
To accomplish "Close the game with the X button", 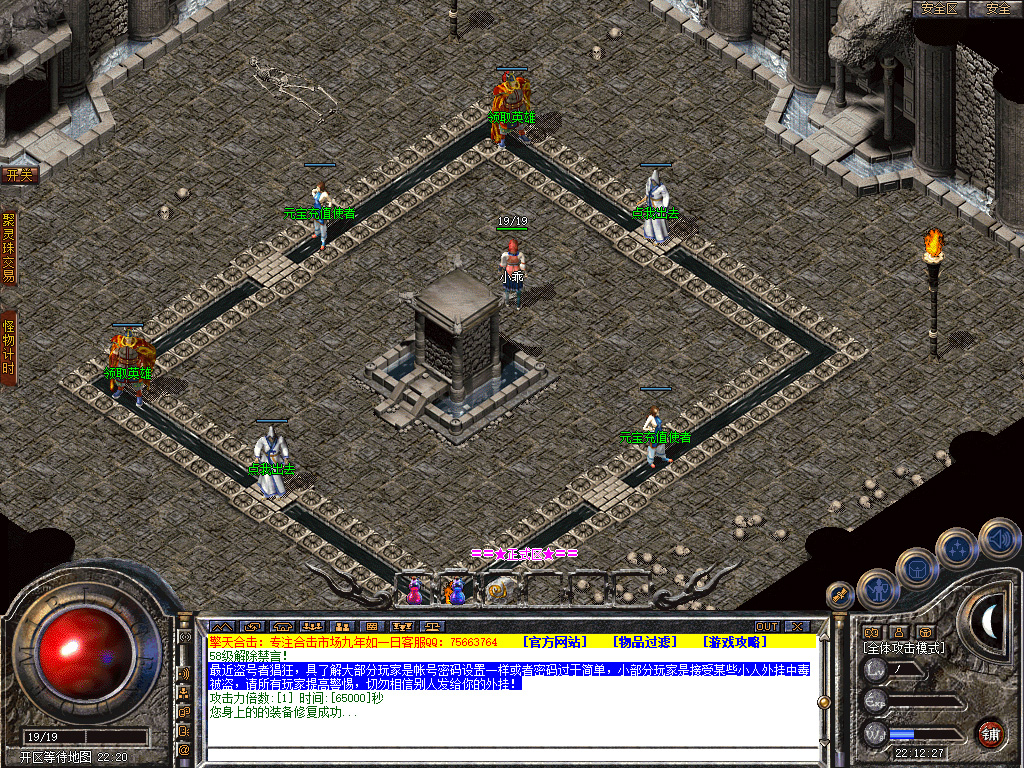I will click(x=796, y=626).
